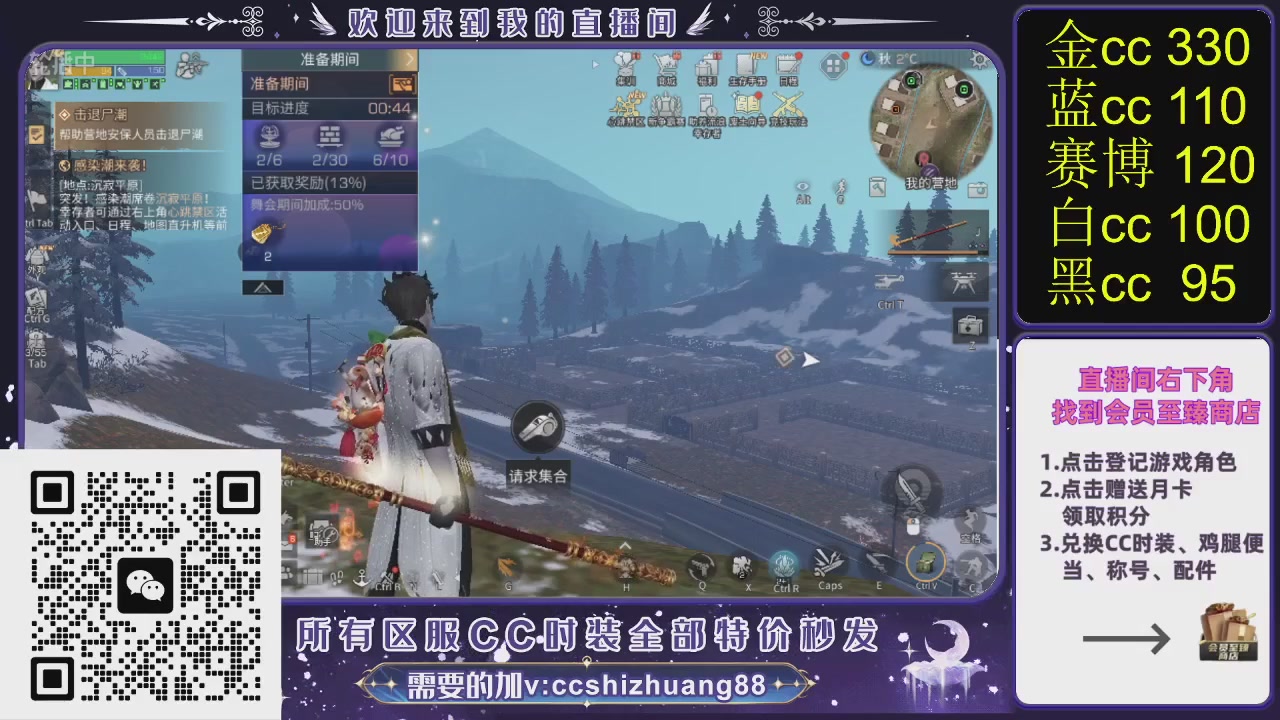Toggle the AR mode indicator
The width and height of the screenshot is (1280, 720).
(x=803, y=199)
